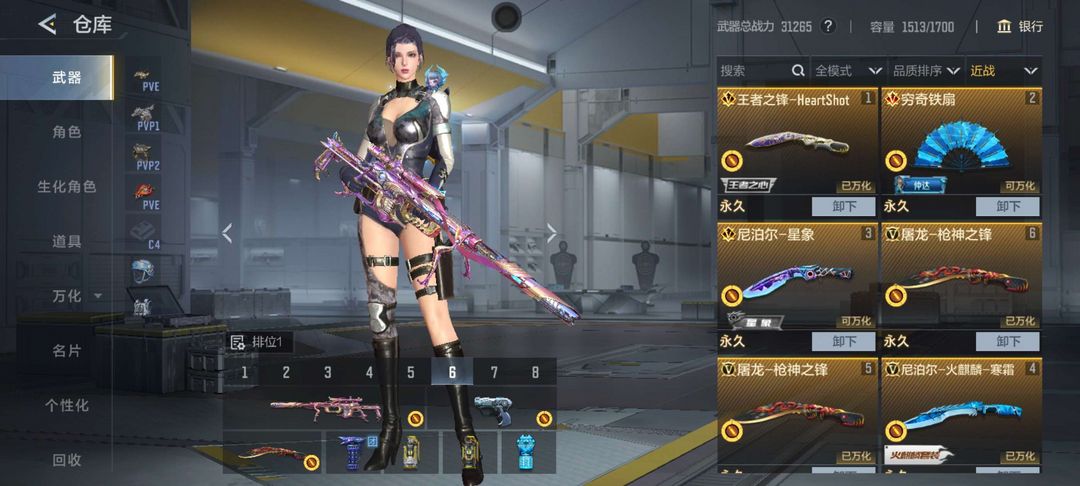Open the 全模式 mode dropdown
Image resolution: width=1080 pixels, height=486 pixels.
click(x=848, y=71)
